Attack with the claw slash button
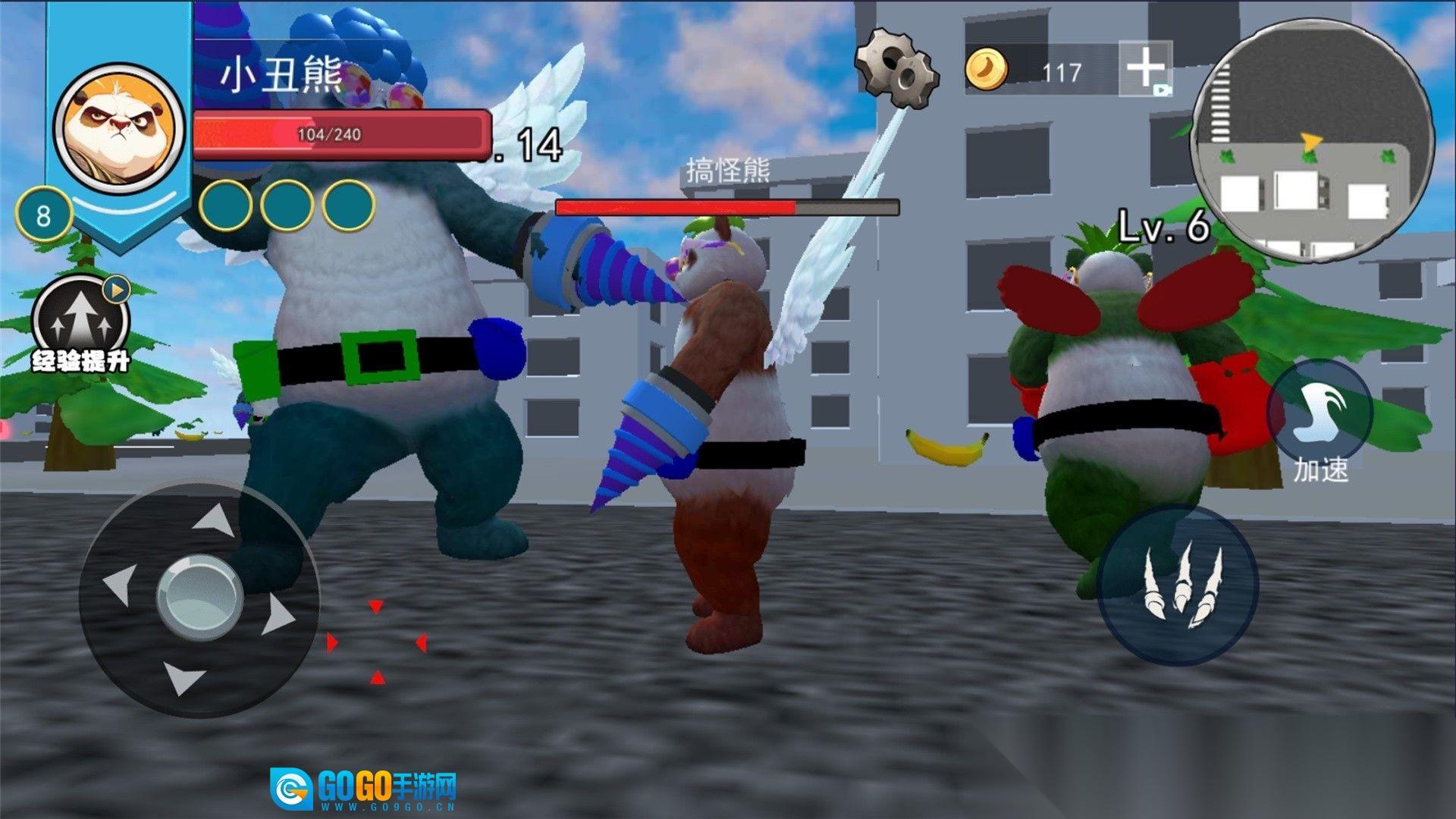Image resolution: width=1456 pixels, height=819 pixels. pos(1178,585)
